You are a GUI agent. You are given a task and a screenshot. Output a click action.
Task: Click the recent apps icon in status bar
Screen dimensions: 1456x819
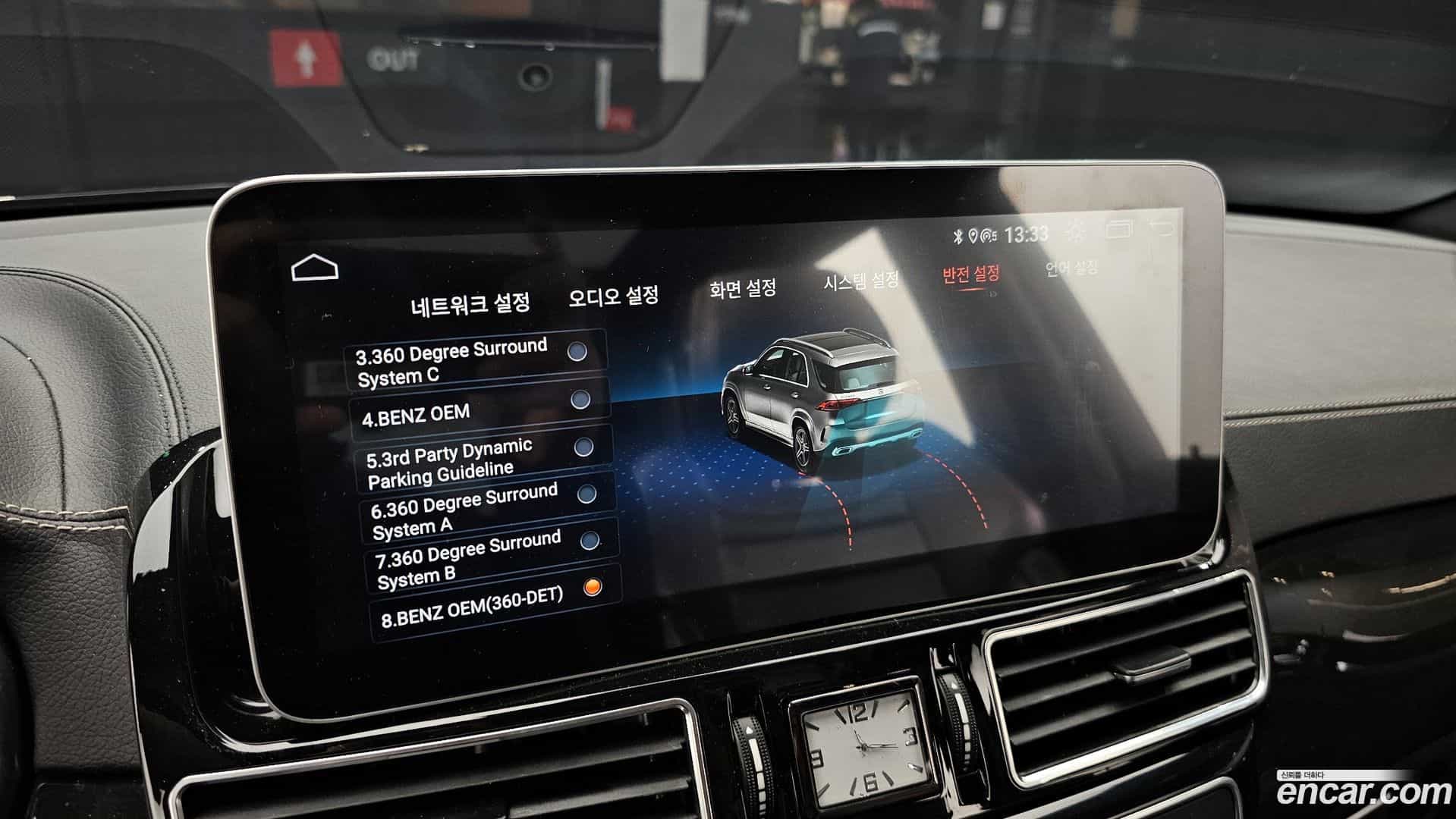pos(1118,230)
